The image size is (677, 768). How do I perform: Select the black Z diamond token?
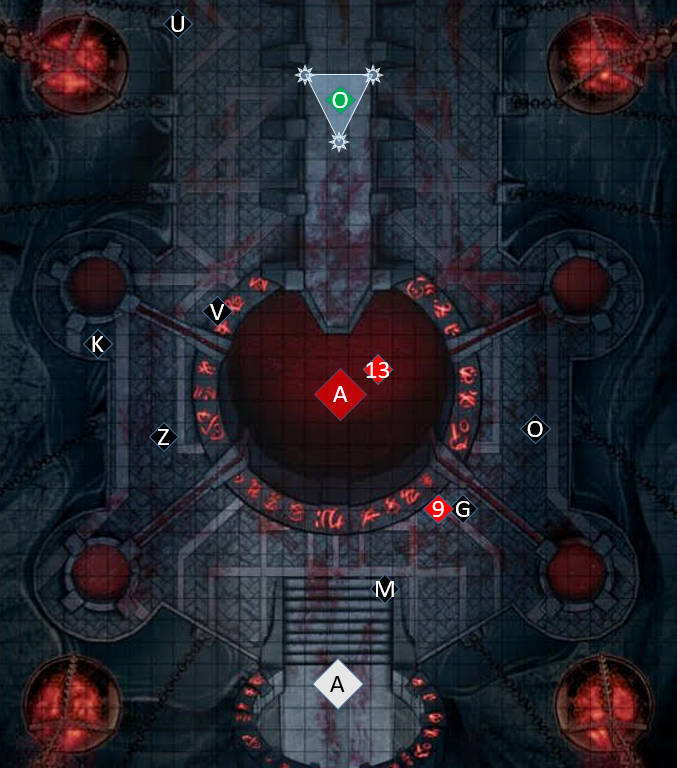tap(164, 437)
